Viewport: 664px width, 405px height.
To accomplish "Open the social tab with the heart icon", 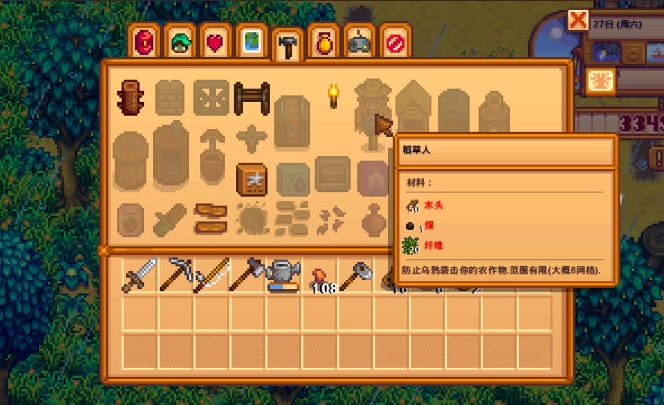I will tap(216, 43).
